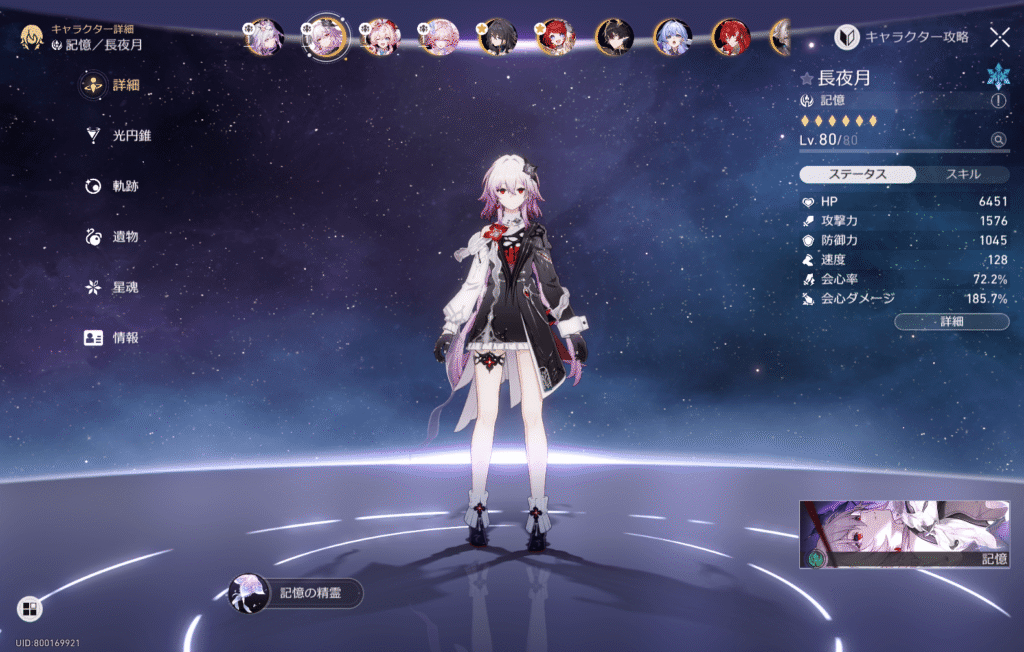Click the magnifier icon next to level
The width and height of the screenshot is (1024, 652).
point(998,140)
